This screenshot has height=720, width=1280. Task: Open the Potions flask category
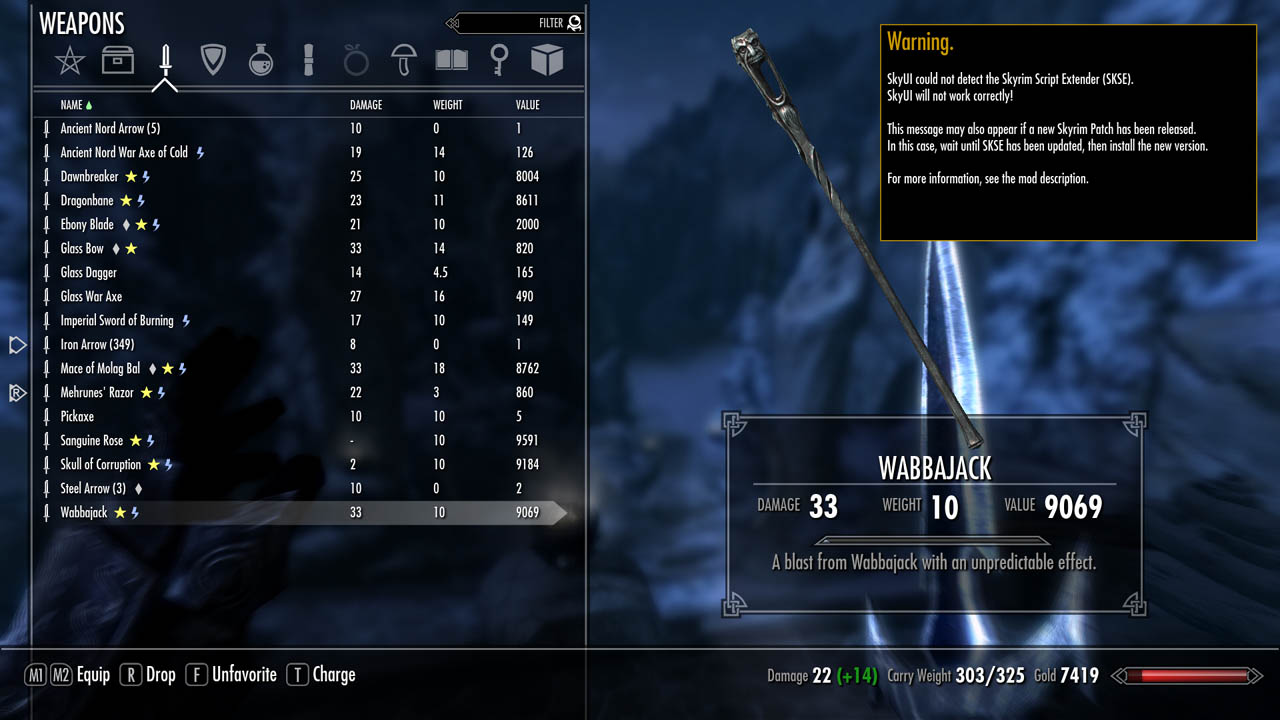tap(261, 61)
